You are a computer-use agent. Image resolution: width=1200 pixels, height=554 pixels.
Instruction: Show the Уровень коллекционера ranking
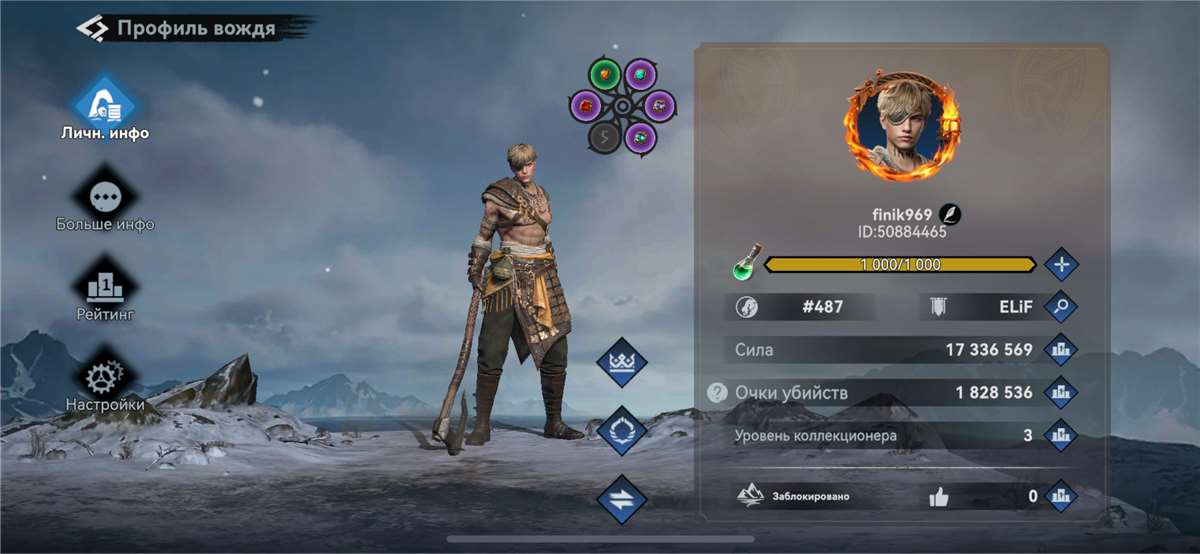tap(1060, 436)
